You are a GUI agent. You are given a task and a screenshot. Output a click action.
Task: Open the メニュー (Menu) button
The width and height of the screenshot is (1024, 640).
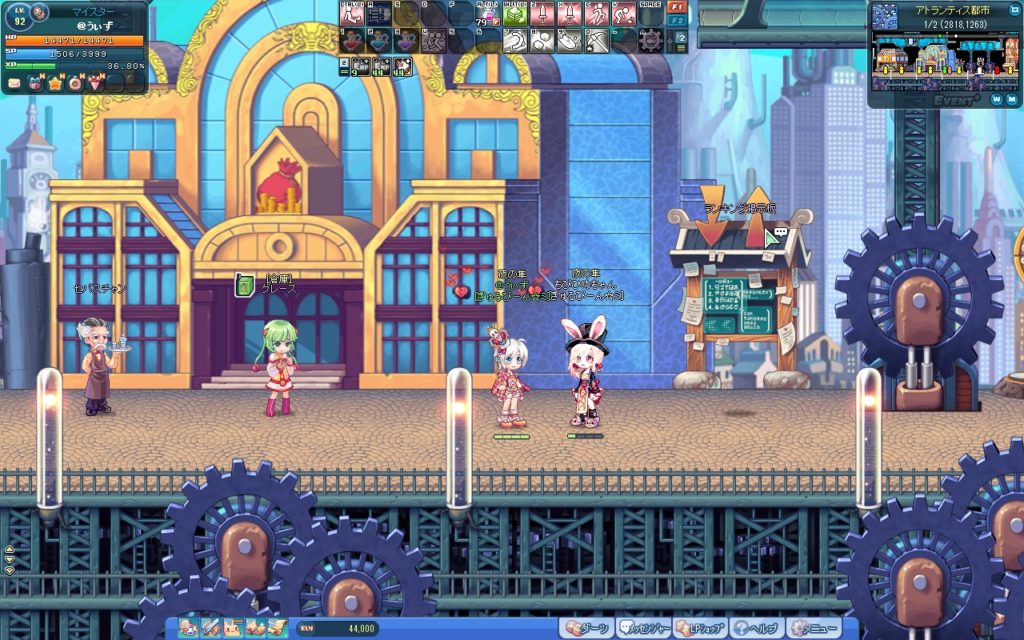click(812, 629)
